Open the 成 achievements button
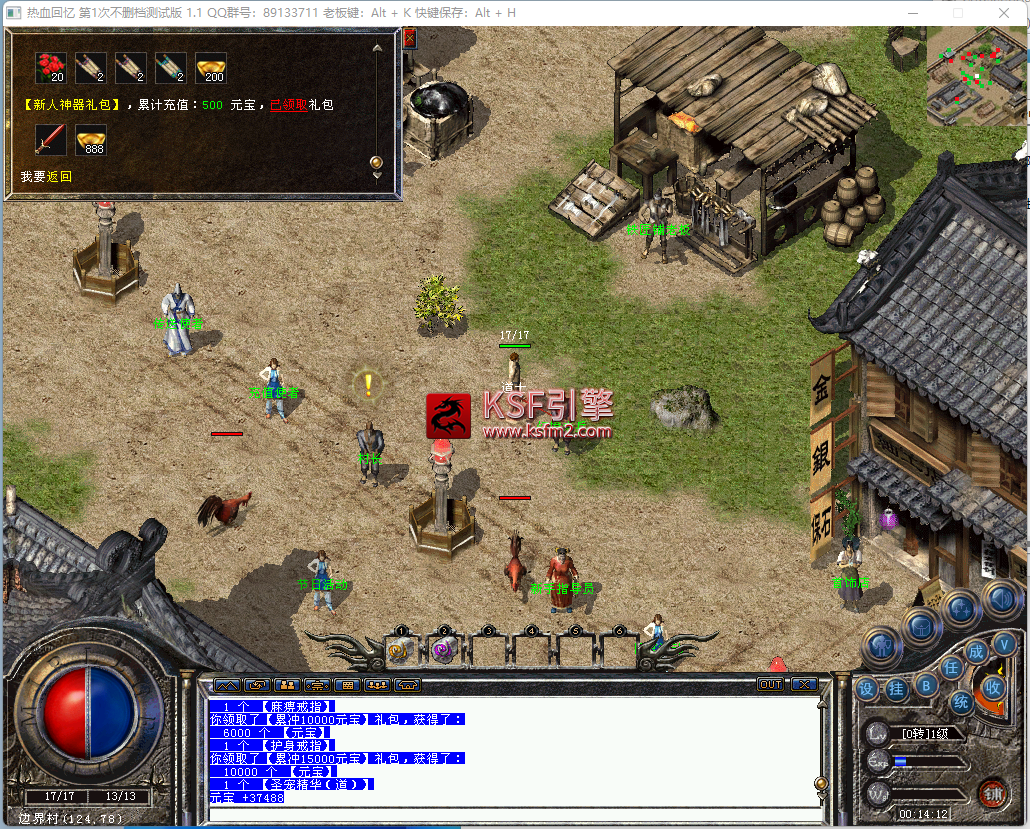1030x829 pixels. point(977,652)
